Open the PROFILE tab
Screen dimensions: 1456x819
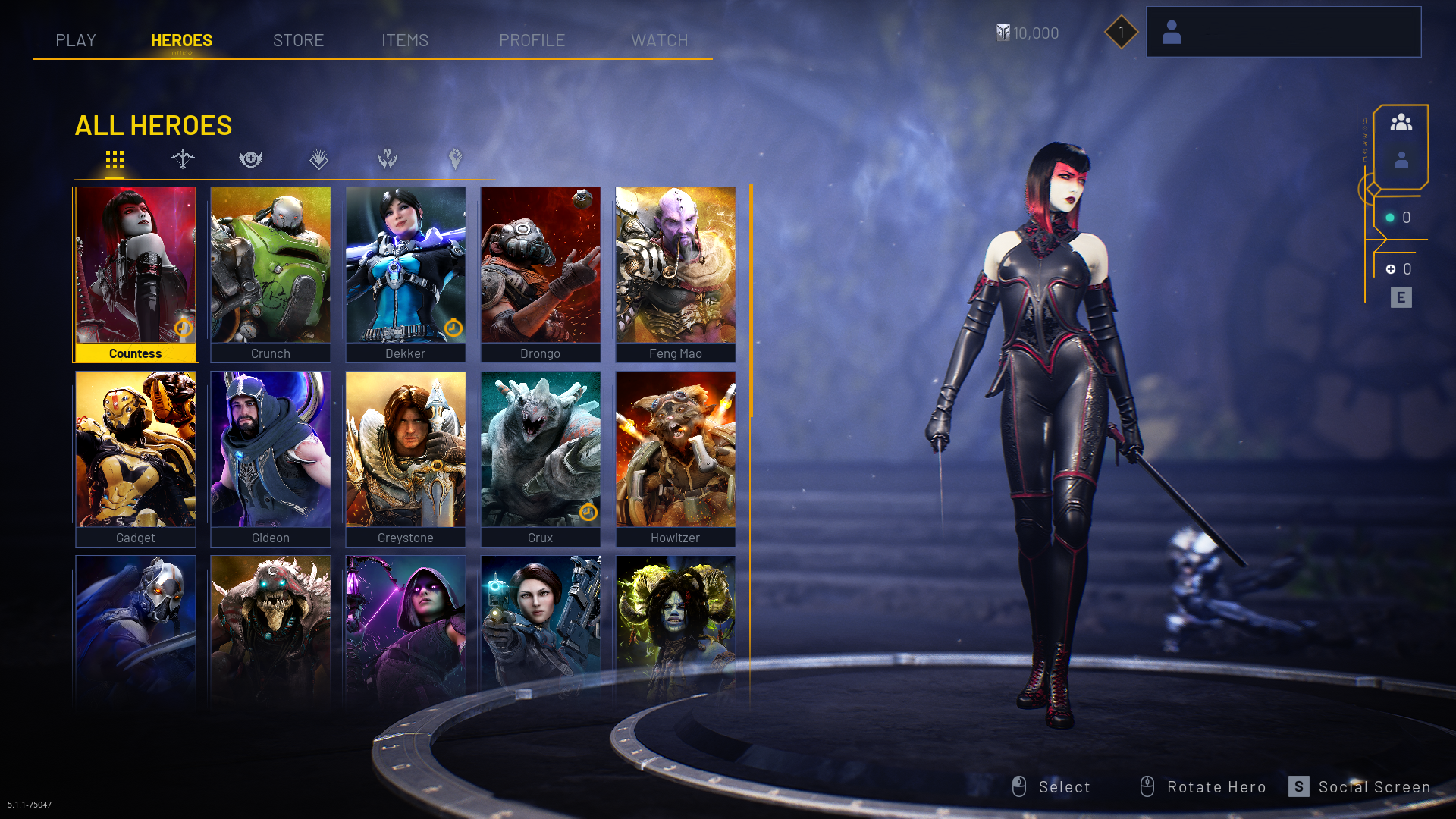[532, 40]
